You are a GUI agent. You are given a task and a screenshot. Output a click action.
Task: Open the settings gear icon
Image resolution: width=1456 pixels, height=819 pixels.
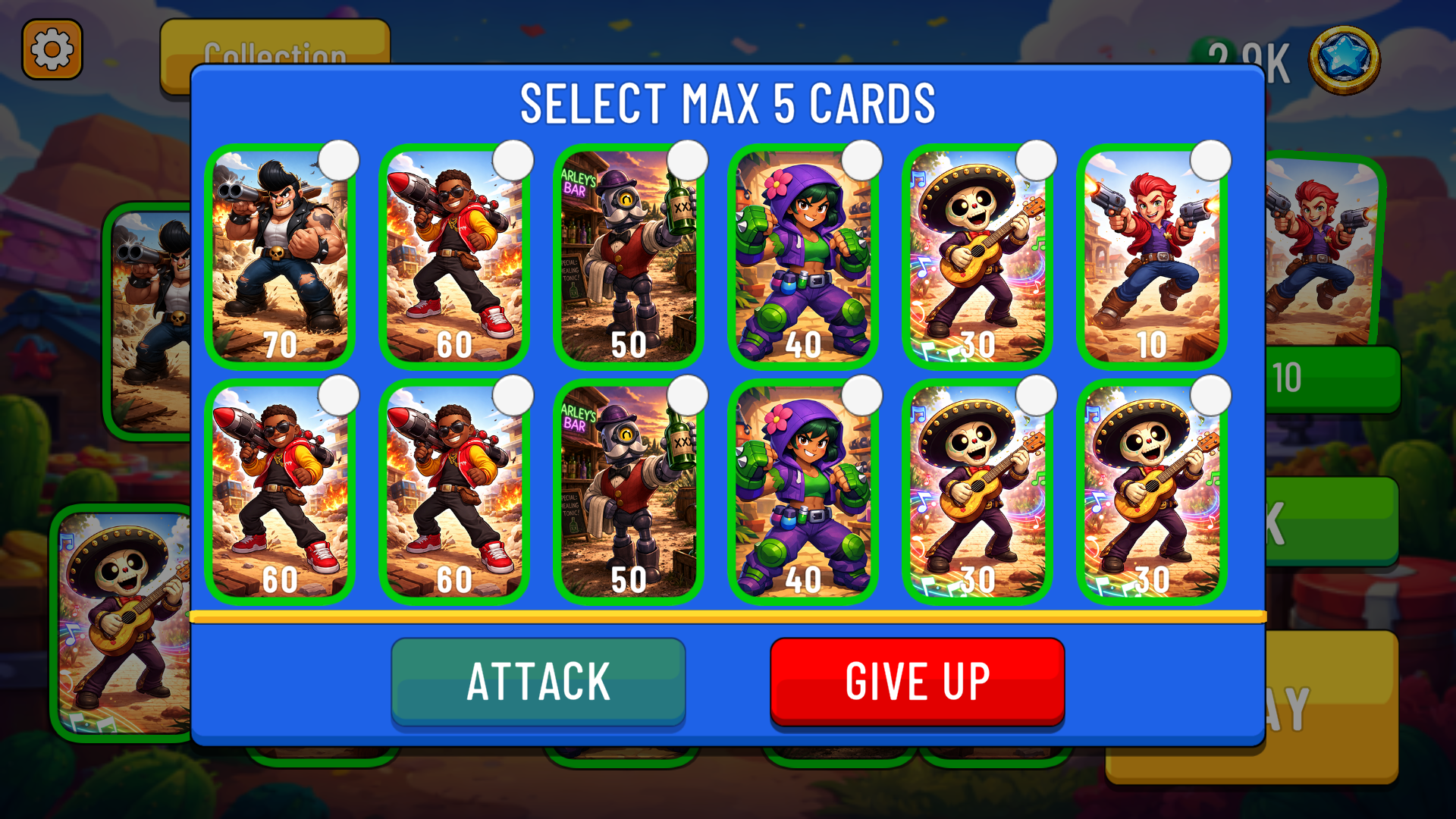(x=52, y=50)
